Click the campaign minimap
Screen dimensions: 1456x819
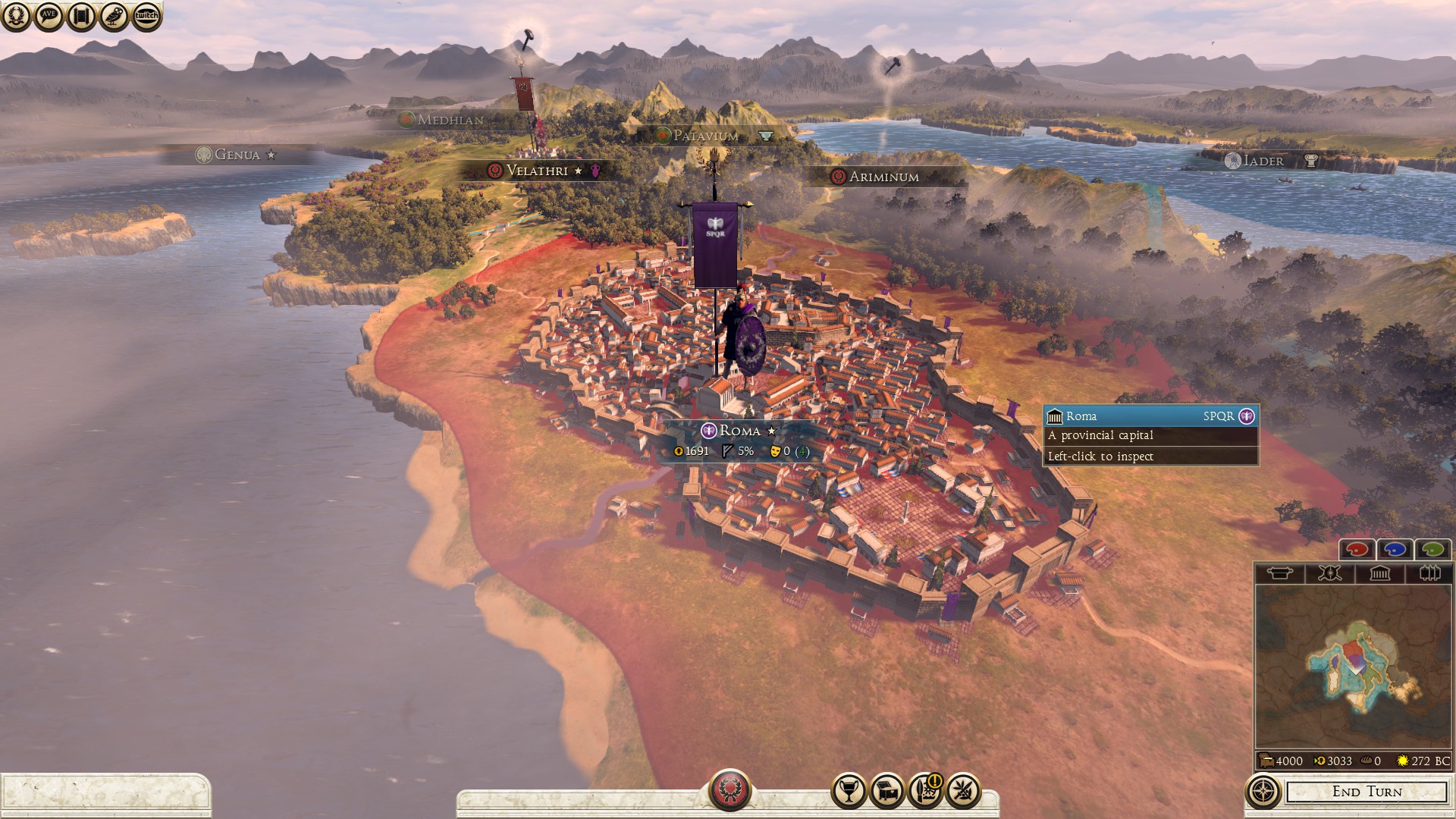pos(1354,667)
